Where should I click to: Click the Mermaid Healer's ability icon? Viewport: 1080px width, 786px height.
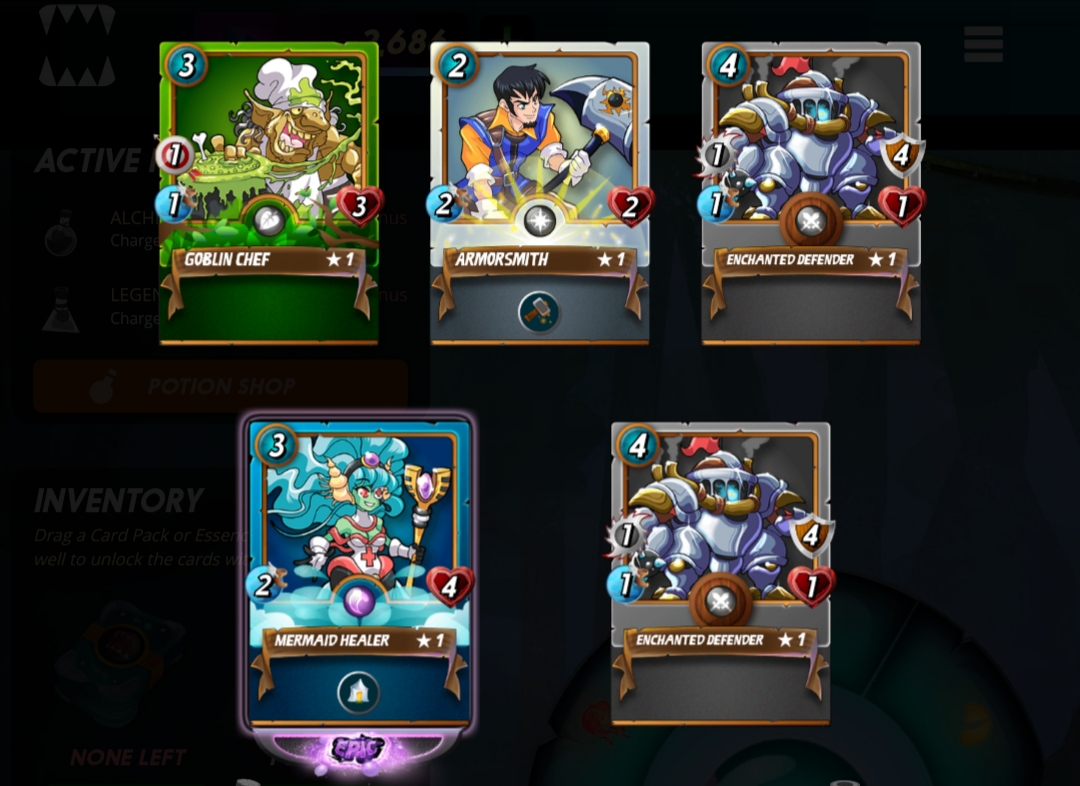pyautogui.click(x=358, y=692)
